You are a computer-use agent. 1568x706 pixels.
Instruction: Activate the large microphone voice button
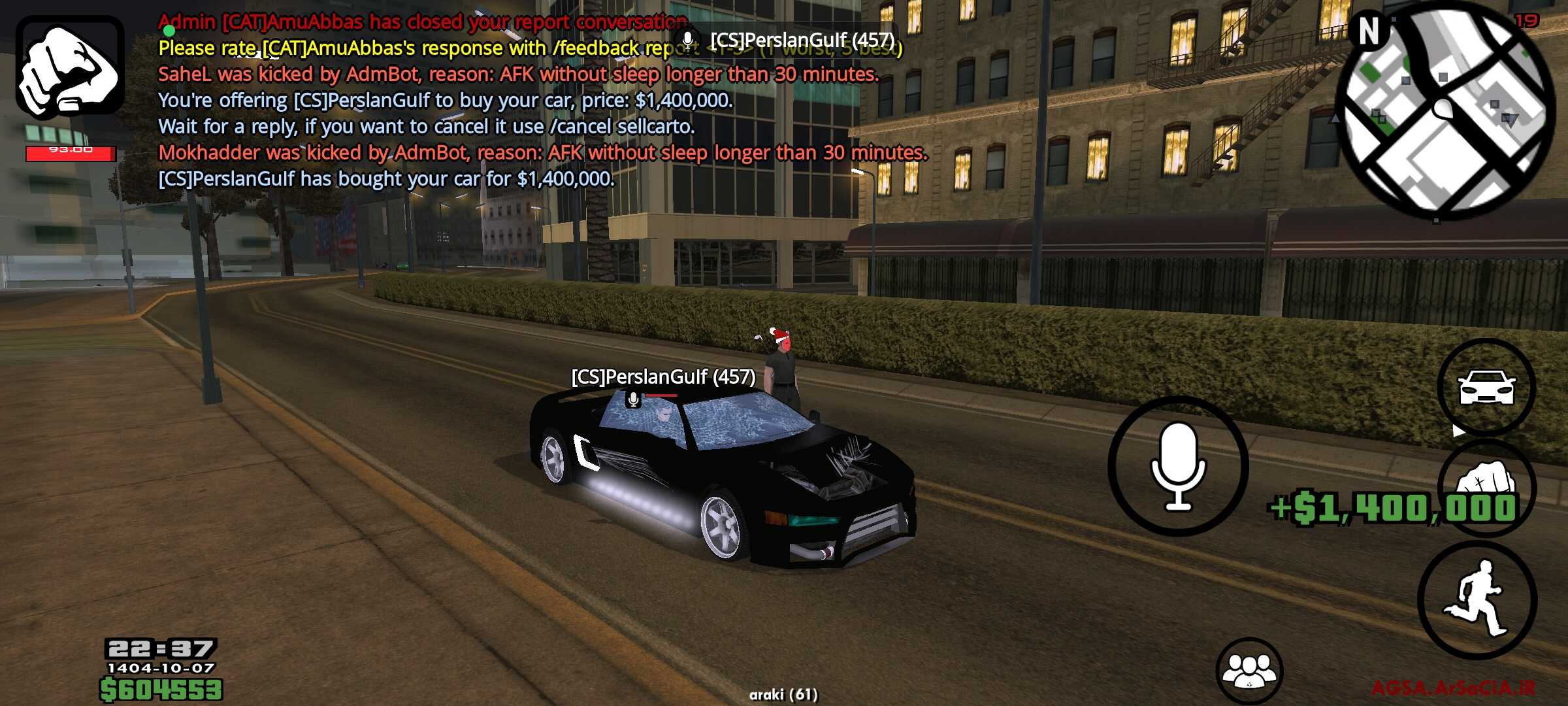1178,465
